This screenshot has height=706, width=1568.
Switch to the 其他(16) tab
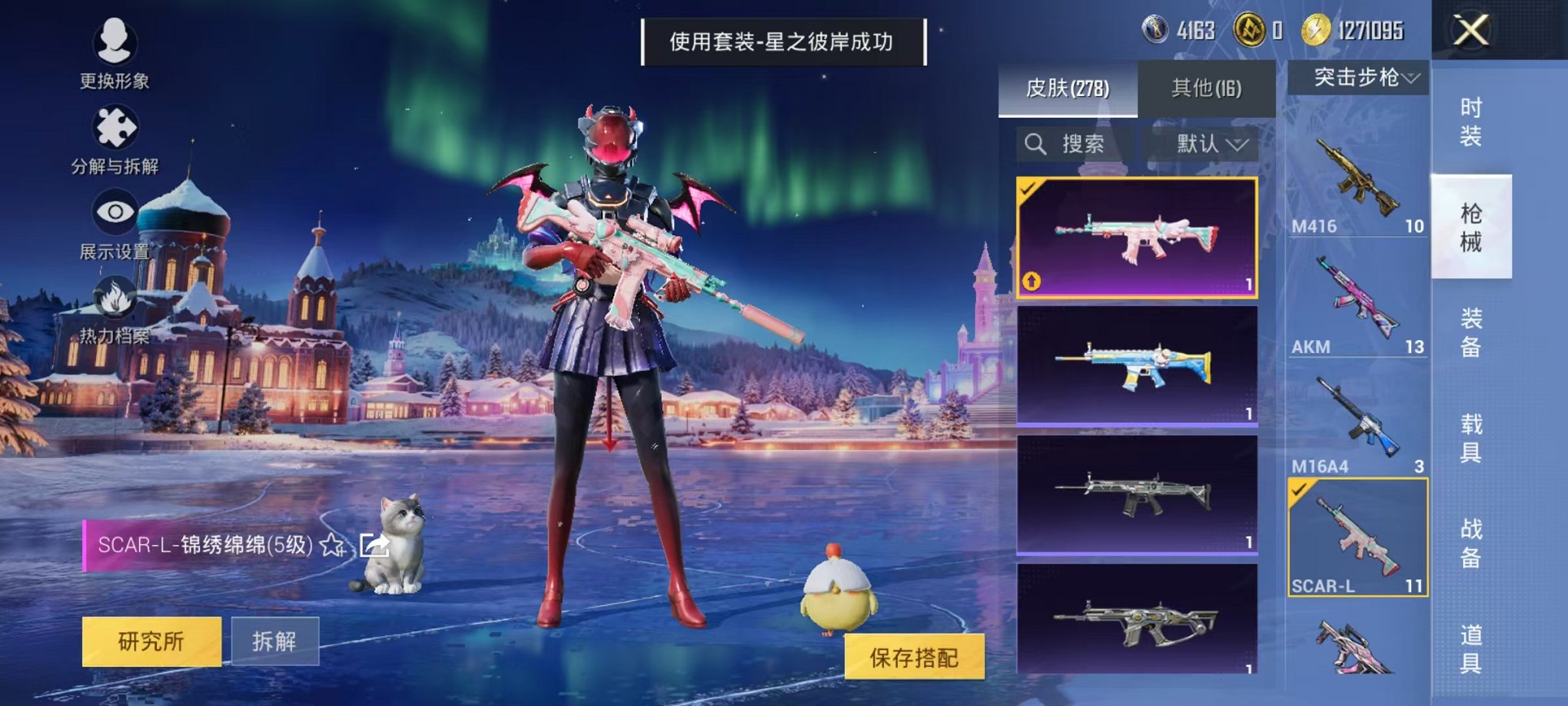(1207, 88)
